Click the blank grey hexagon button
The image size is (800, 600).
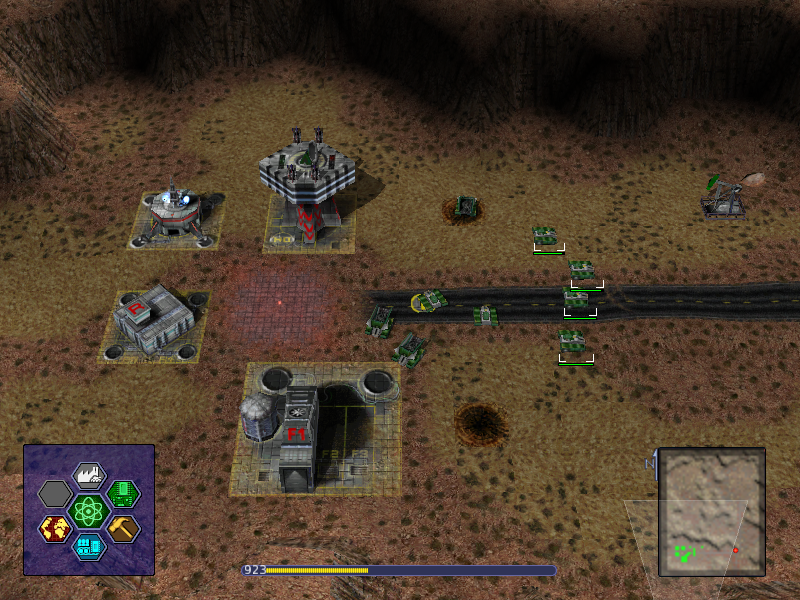tap(56, 492)
